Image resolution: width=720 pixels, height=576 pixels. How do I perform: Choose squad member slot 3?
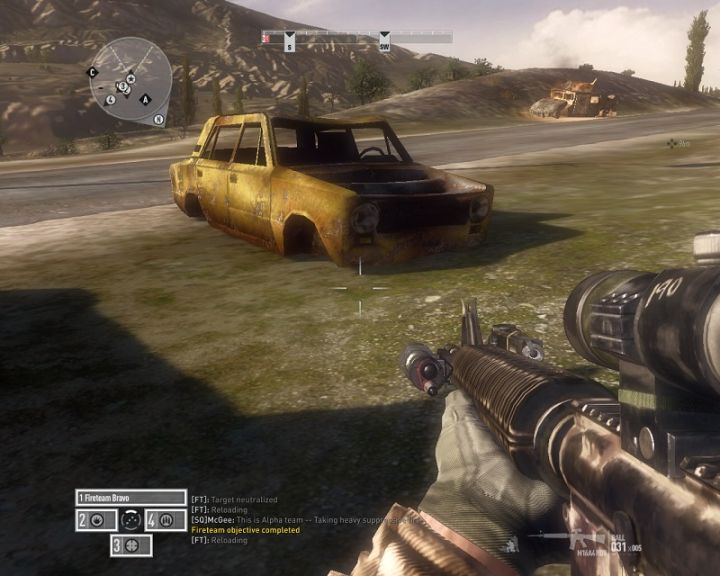[x=131, y=545]
